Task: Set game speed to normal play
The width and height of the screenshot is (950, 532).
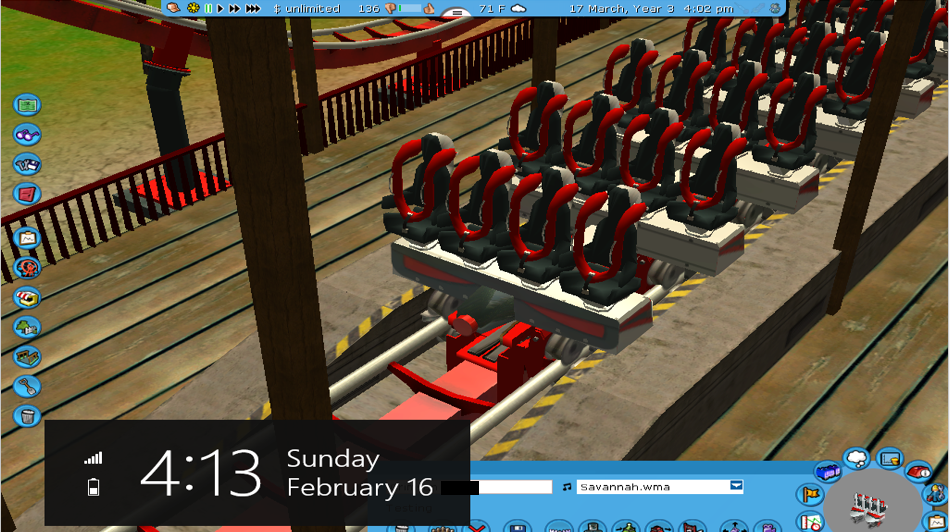Action: coord(220,9)
